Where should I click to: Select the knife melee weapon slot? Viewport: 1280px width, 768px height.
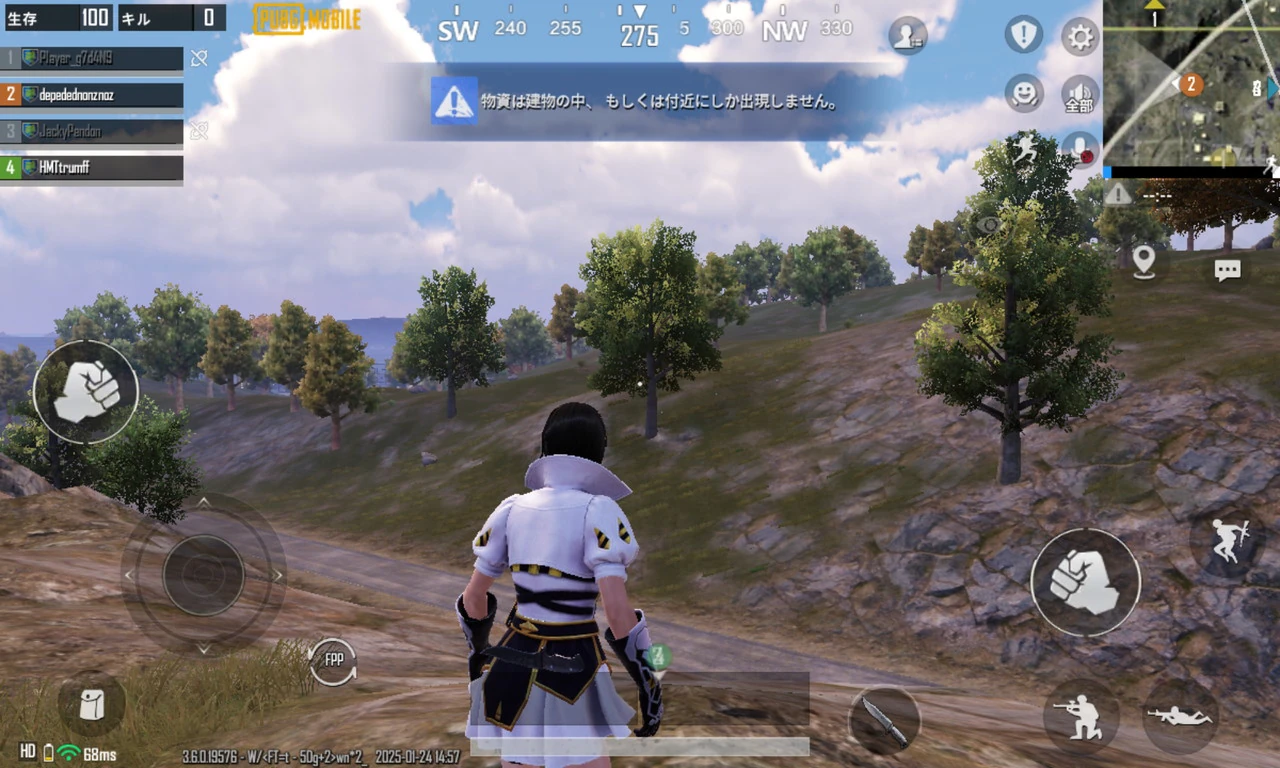tap(884, 720)
